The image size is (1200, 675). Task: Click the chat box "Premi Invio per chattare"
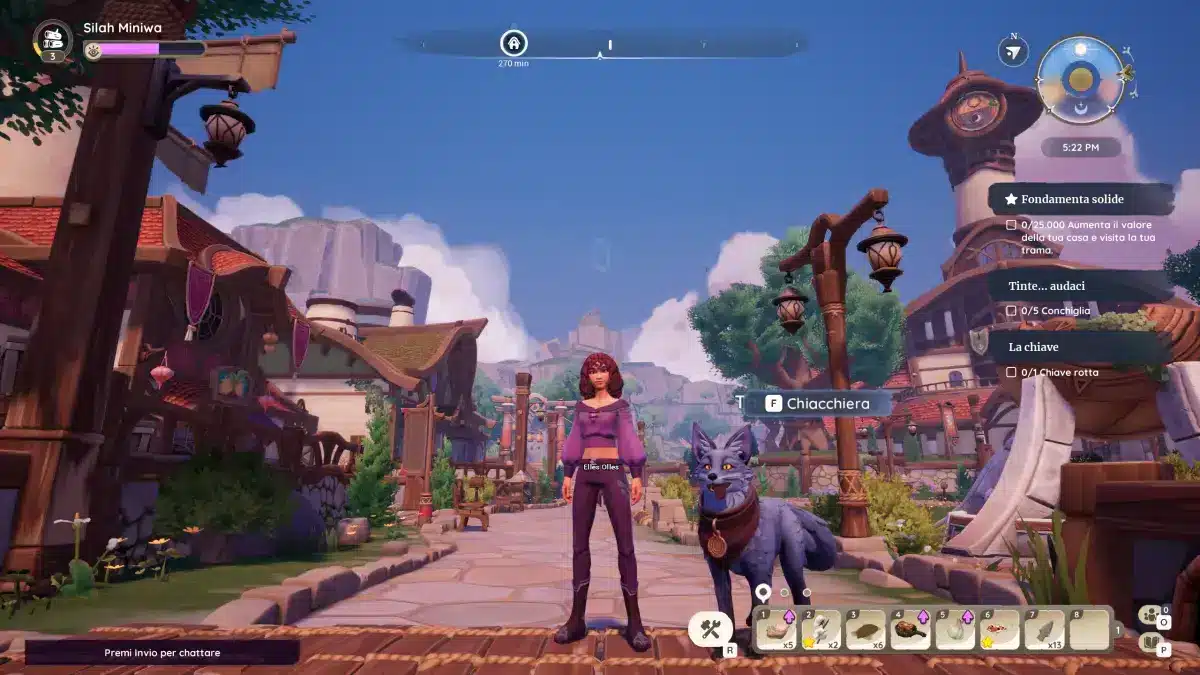click(x=162, y=653)
